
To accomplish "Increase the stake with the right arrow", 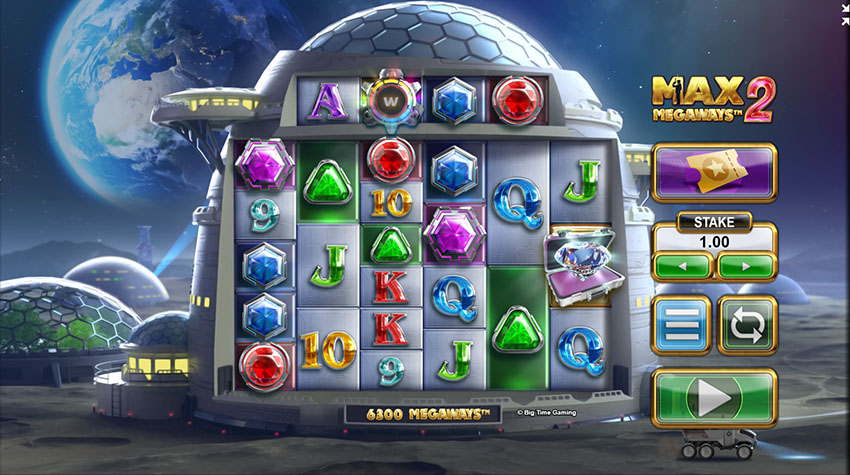I will coord(746,266).
